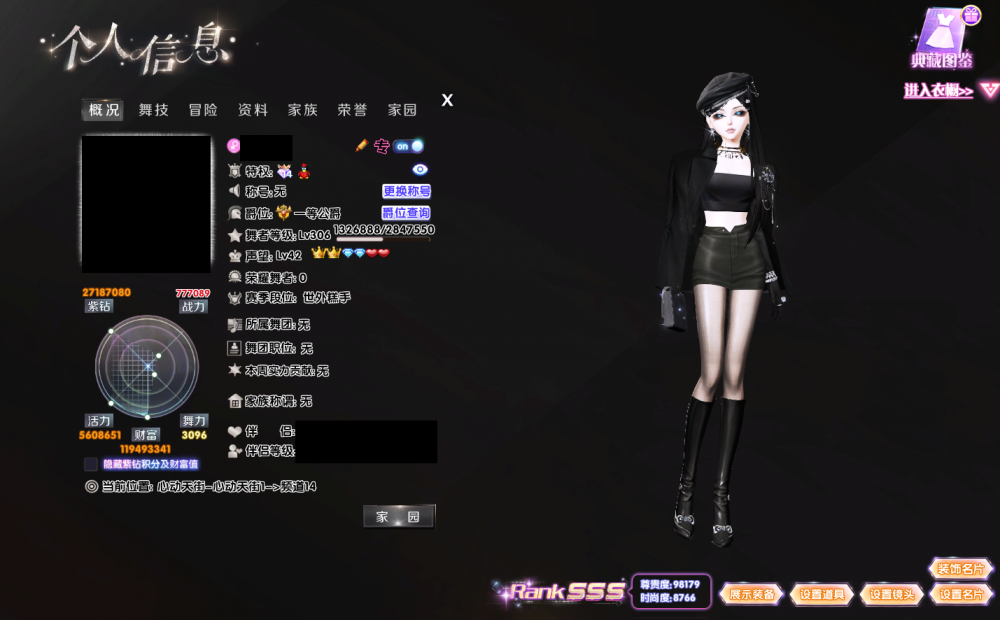
Task: Tick the 隐藏紫钻积分及财富值 checkbox
Action: [x=91, y=464]
